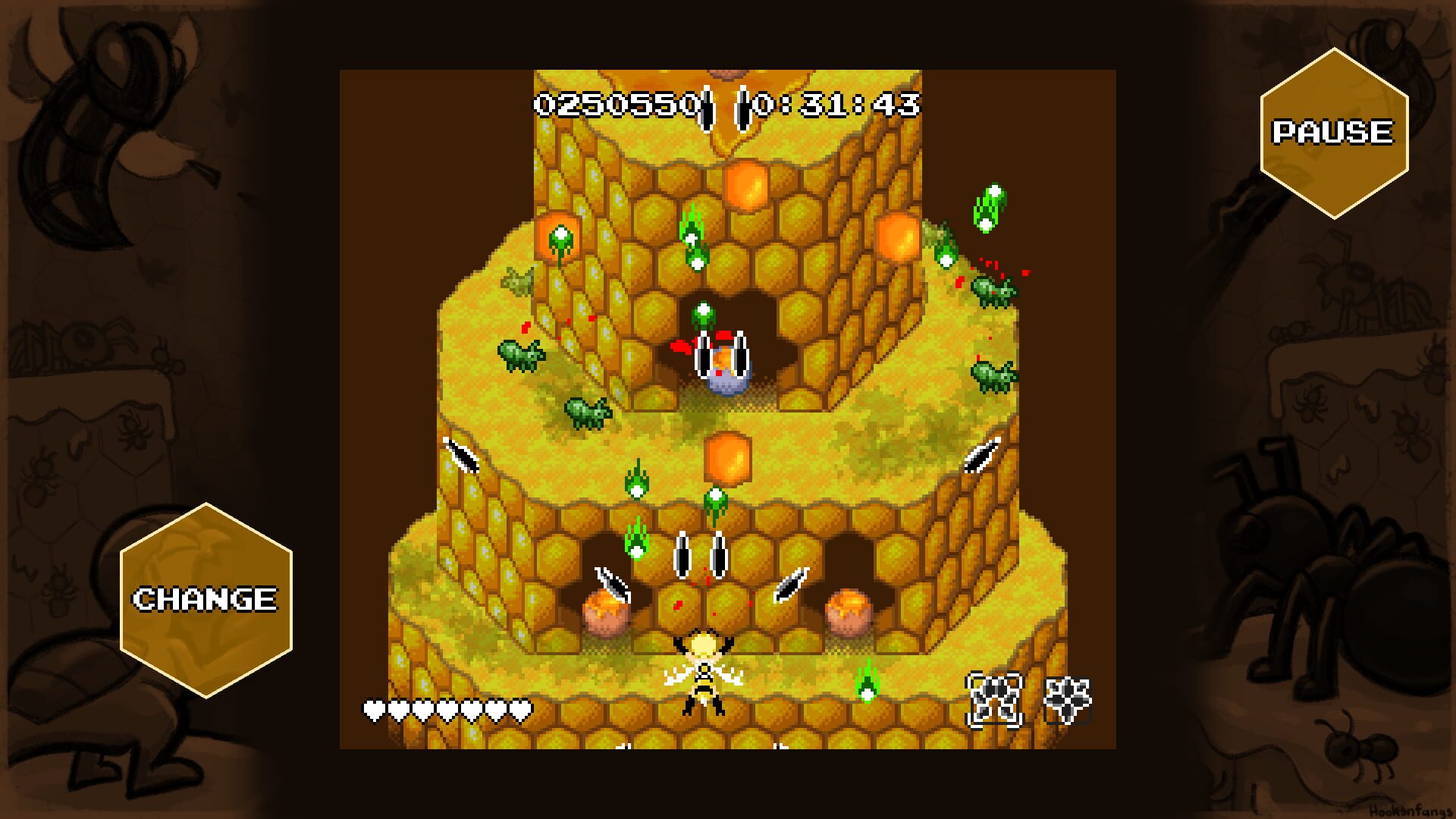This screenshot has height=819, width=1456.
Task: Click the orange honey drop above the player
Action: [x=728, y=459]
